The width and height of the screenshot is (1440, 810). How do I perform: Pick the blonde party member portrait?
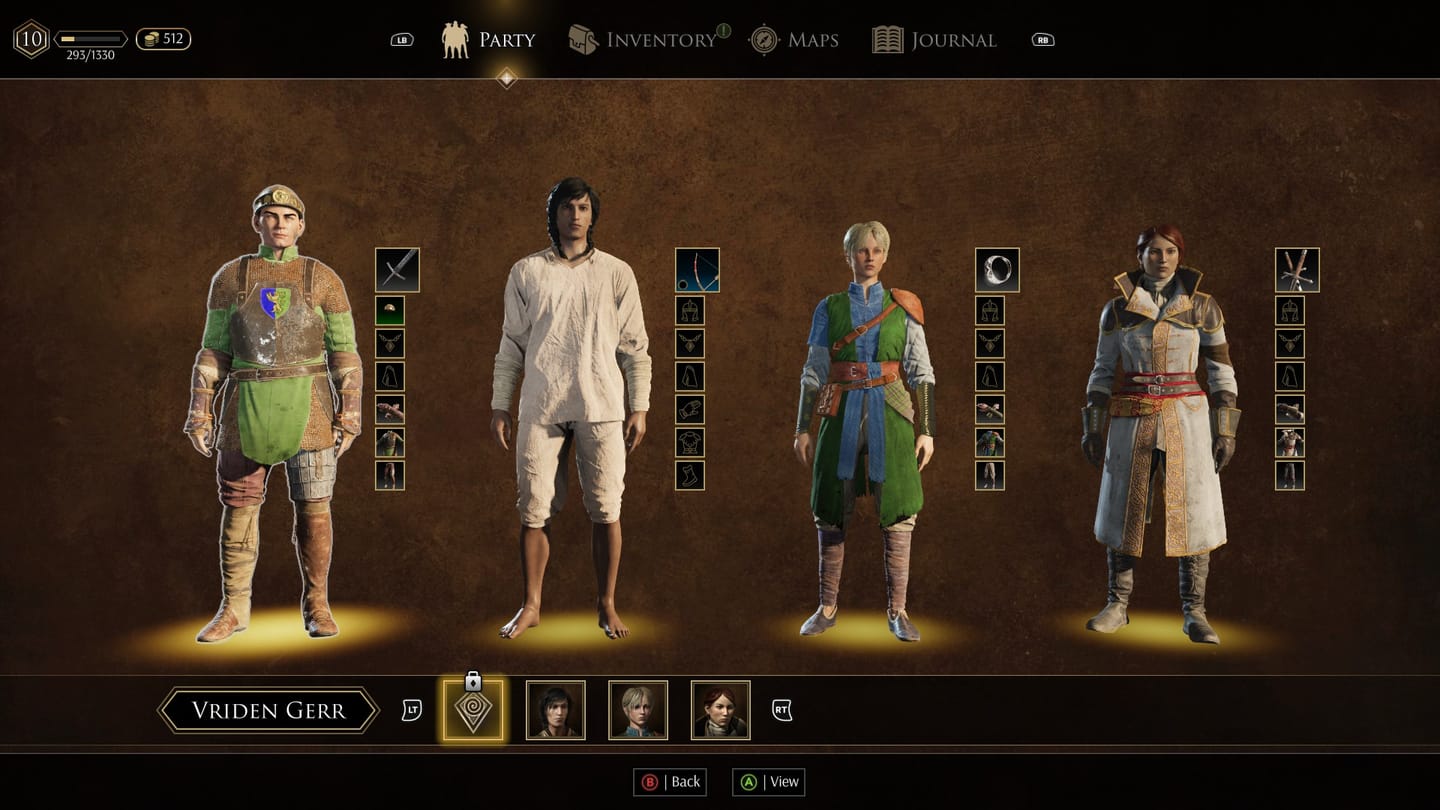click(x=638, y=710)
